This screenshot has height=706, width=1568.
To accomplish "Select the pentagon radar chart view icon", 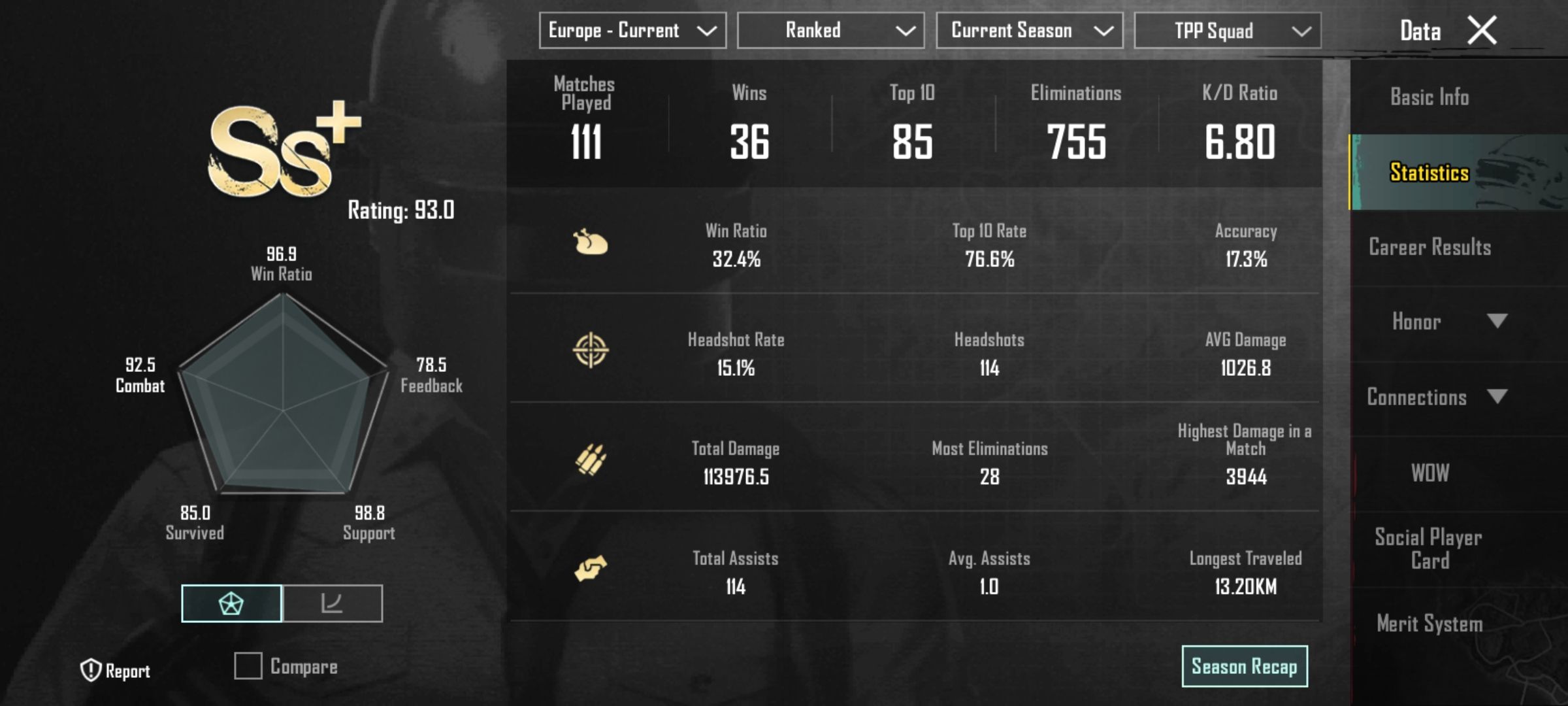I will pos(232,603).
